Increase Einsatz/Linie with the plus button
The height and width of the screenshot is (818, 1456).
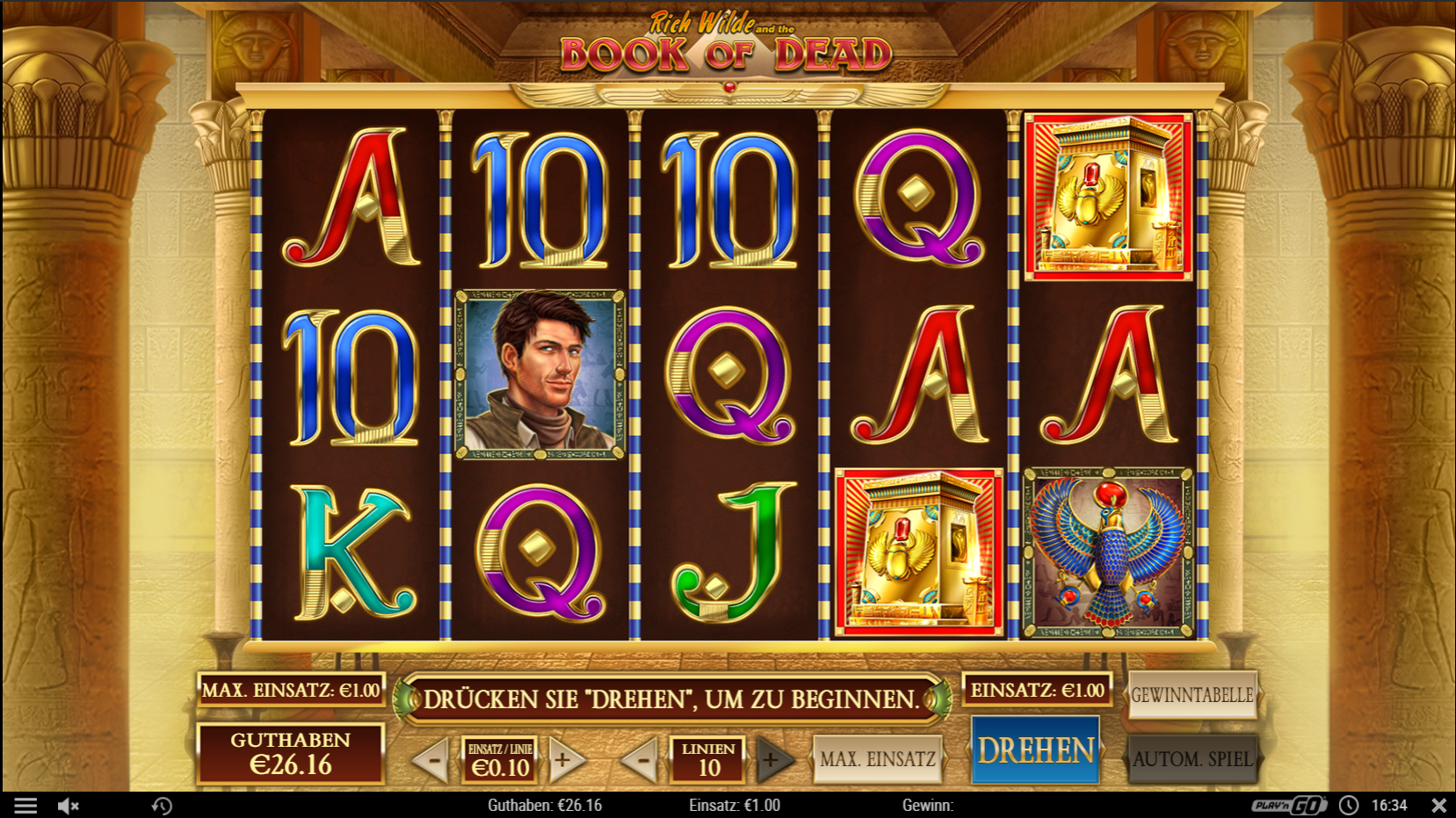565,759
